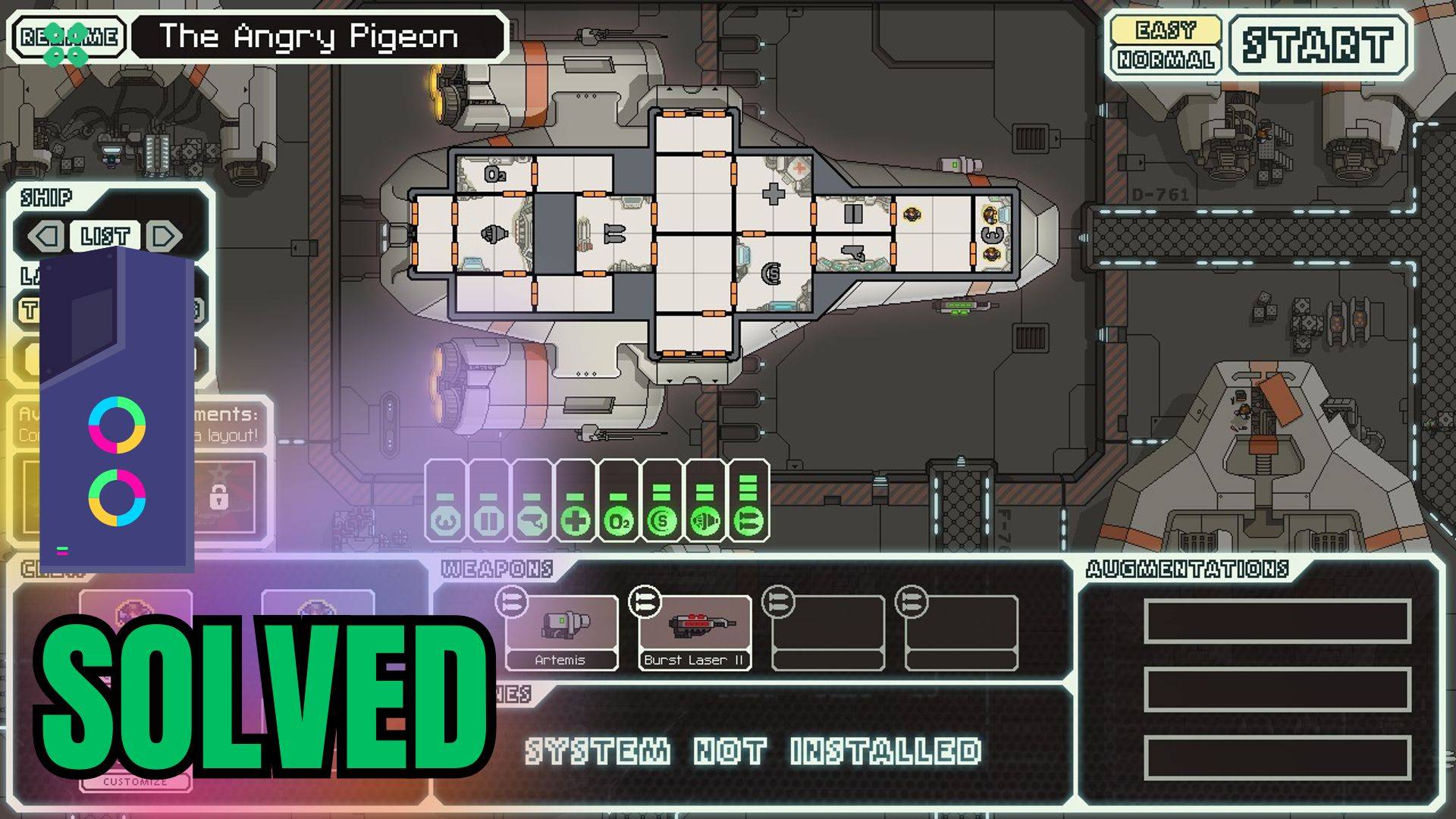Image resolution: width=1456 pixels, height=819 pixels.
Task: Edit the ship name The Angry Pigeon
Action: click(x=317, y=36)
